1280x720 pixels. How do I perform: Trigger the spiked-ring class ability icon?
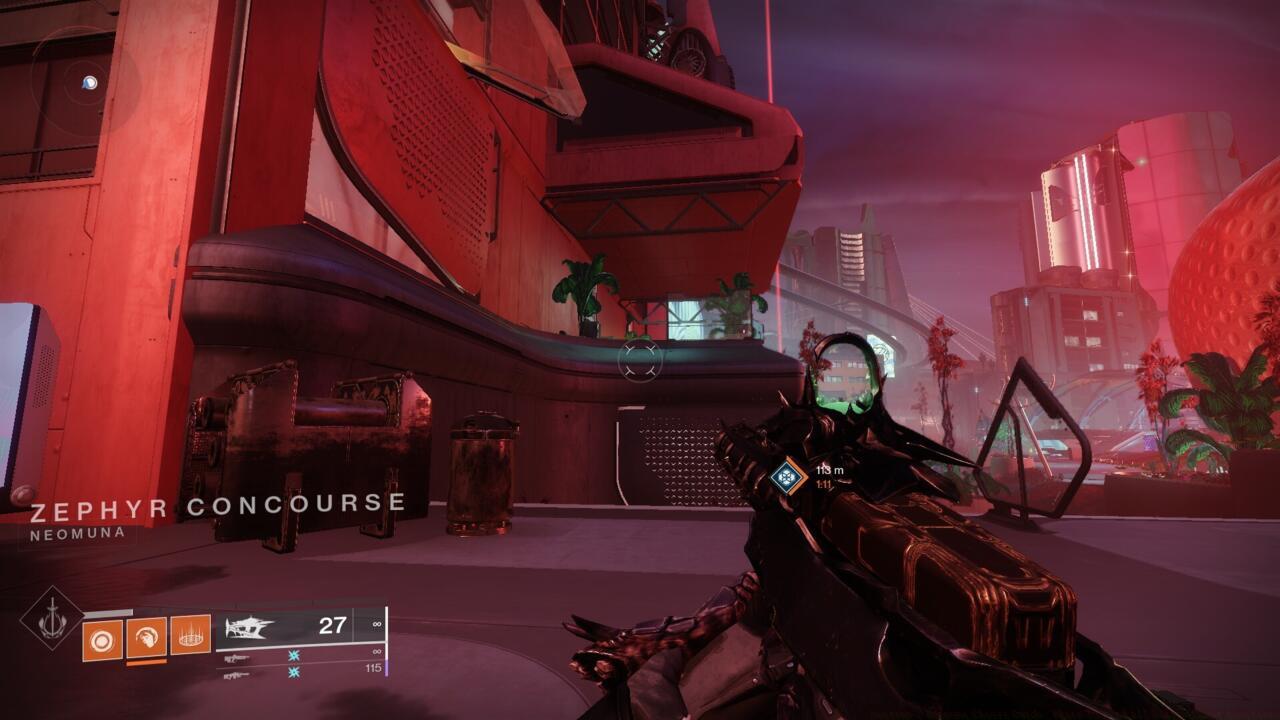pos(190,635)
